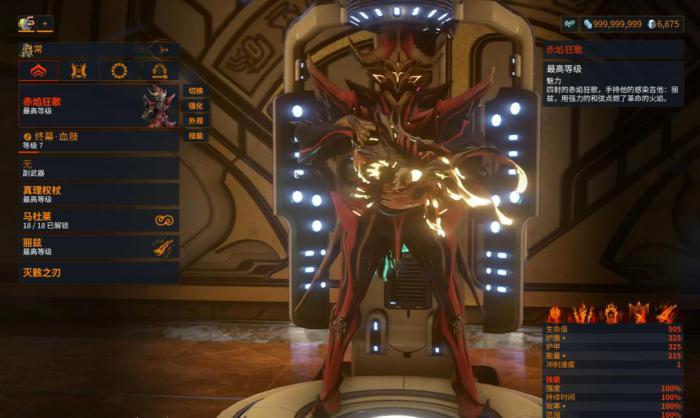
Task: Click the add button beside the avatar
Action: click(45, 23)
